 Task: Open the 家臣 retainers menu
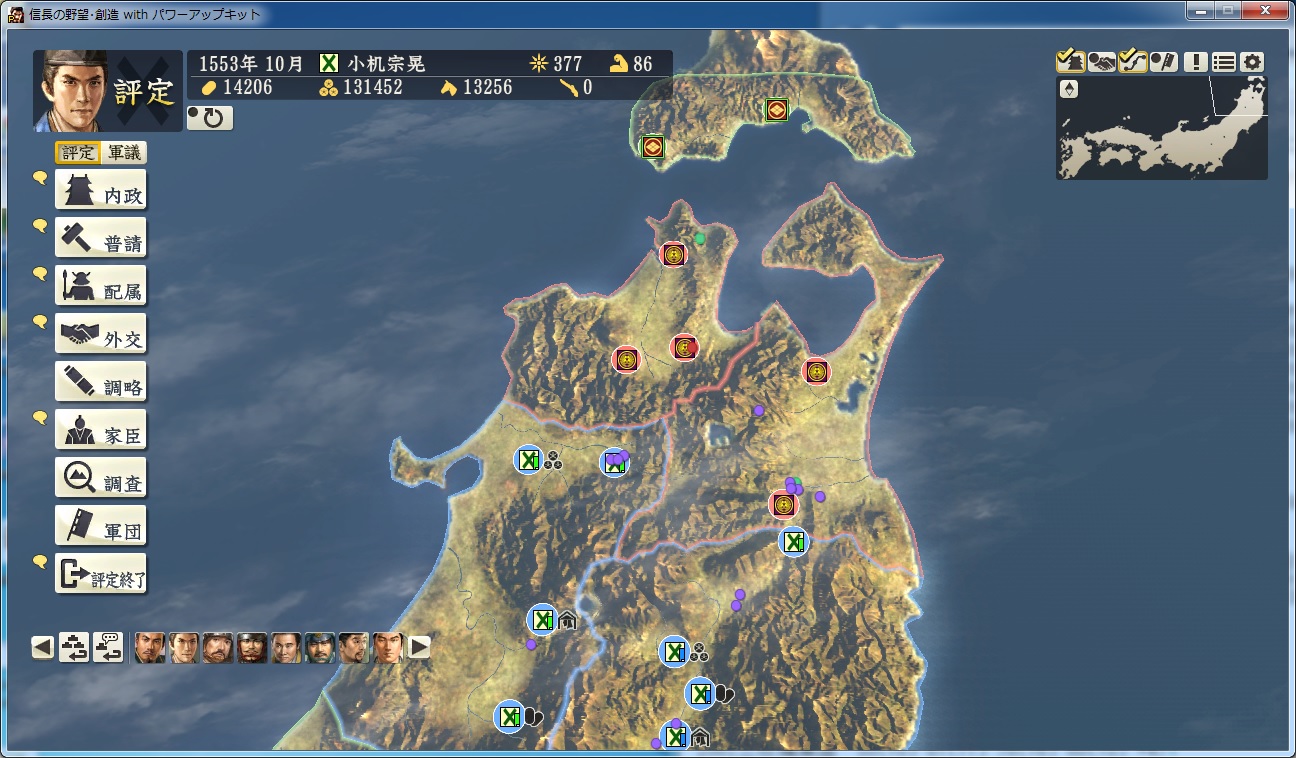100,431
